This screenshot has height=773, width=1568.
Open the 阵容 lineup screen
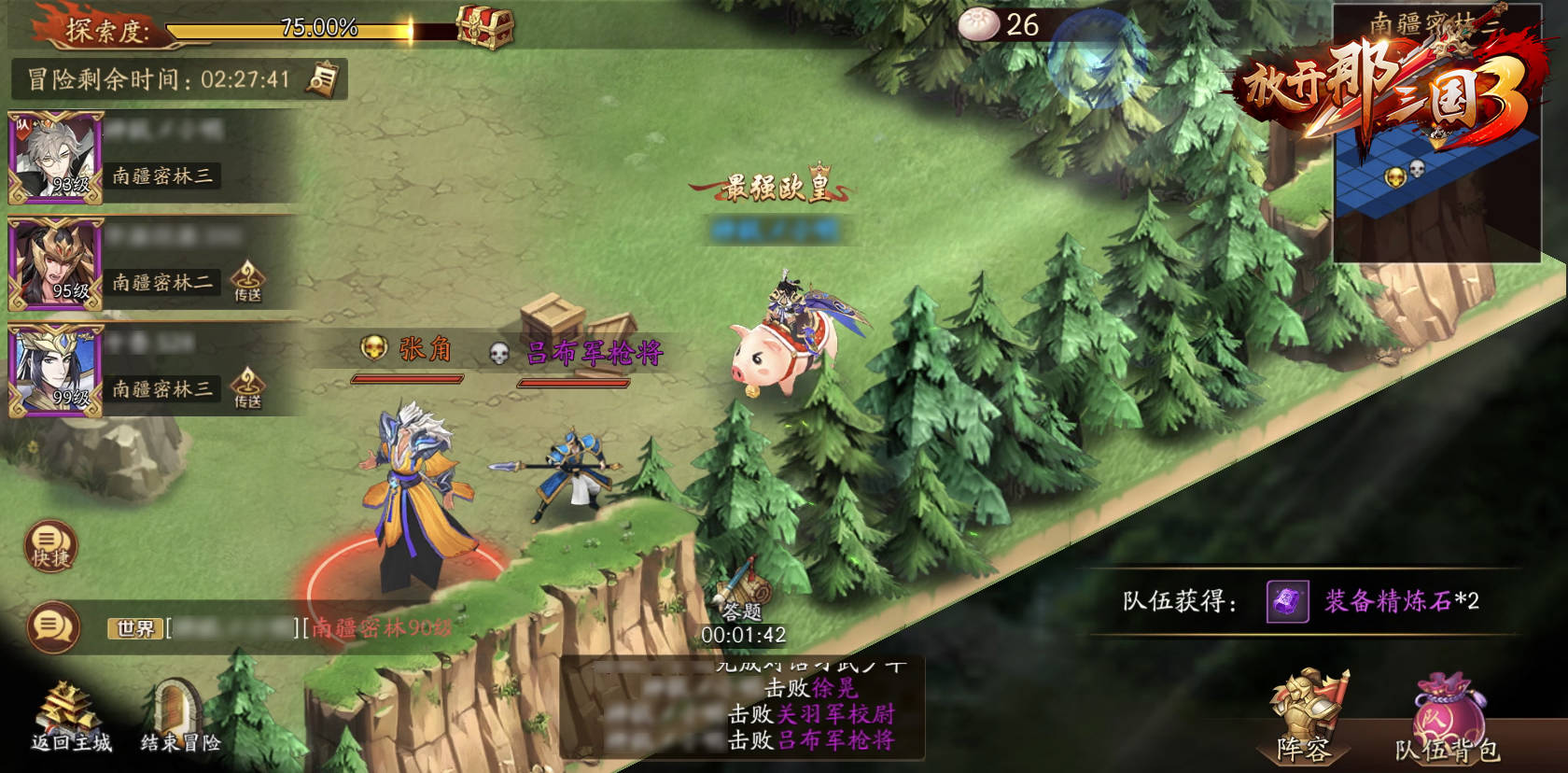[1306, 717]
